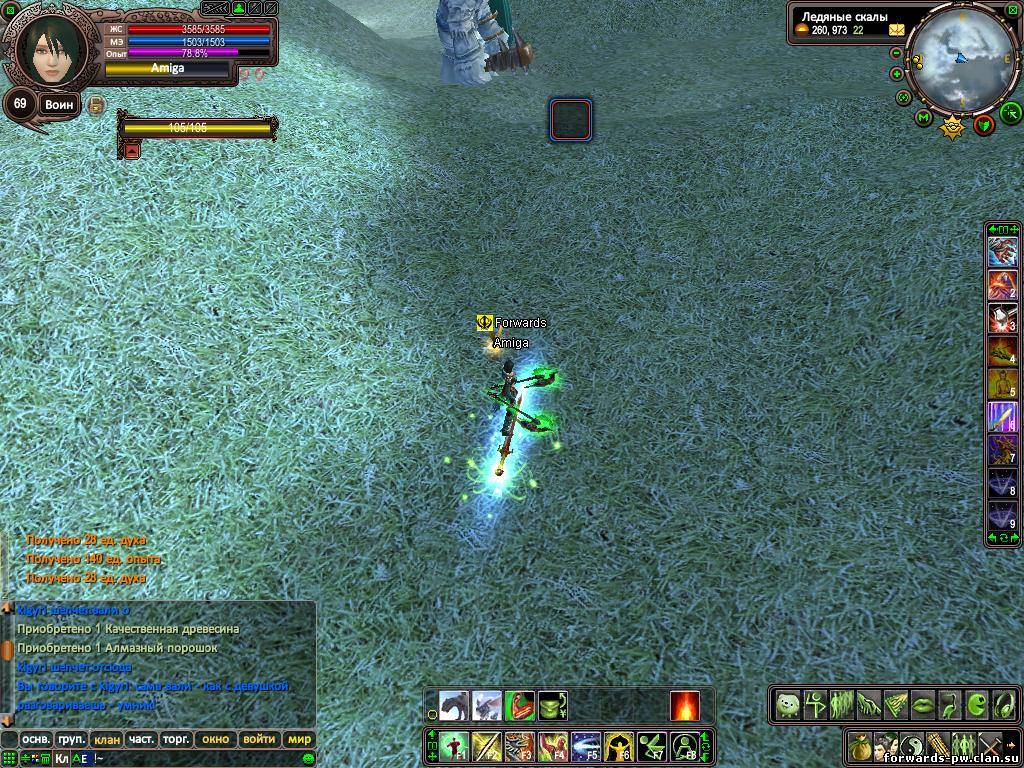Switch to the 'груп.' chat tab
The width and height of the screenshot is (1024, 768).
click(x=71, y=739)
